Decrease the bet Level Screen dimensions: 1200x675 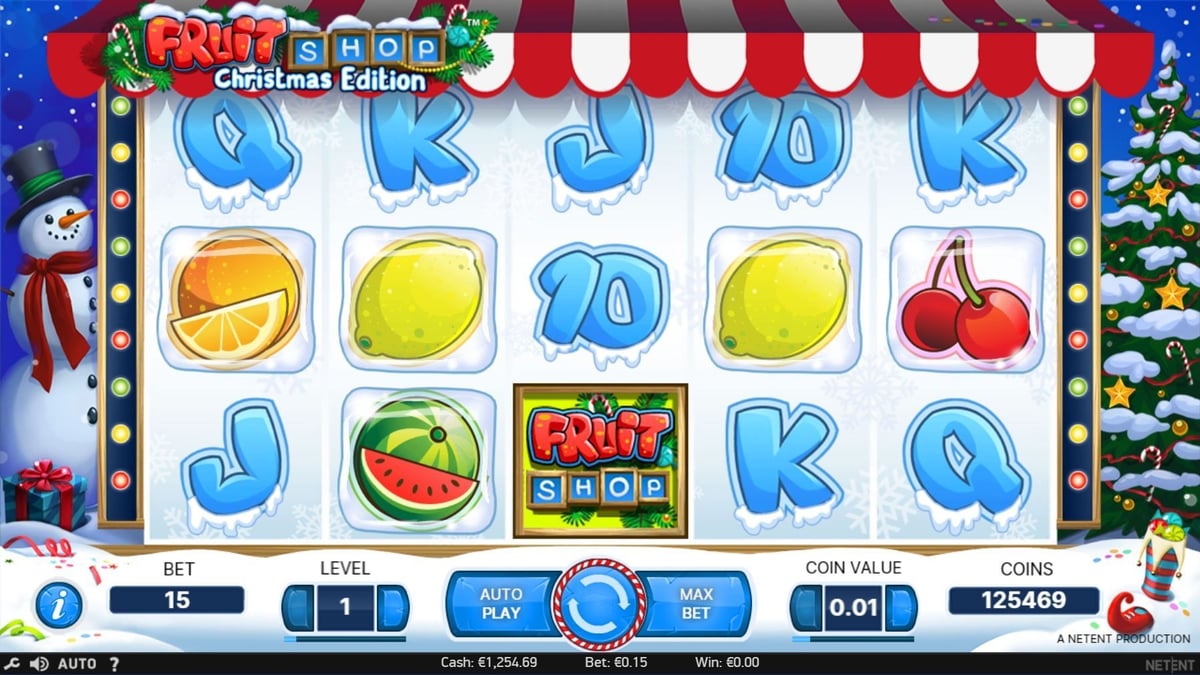pos(298,608)
